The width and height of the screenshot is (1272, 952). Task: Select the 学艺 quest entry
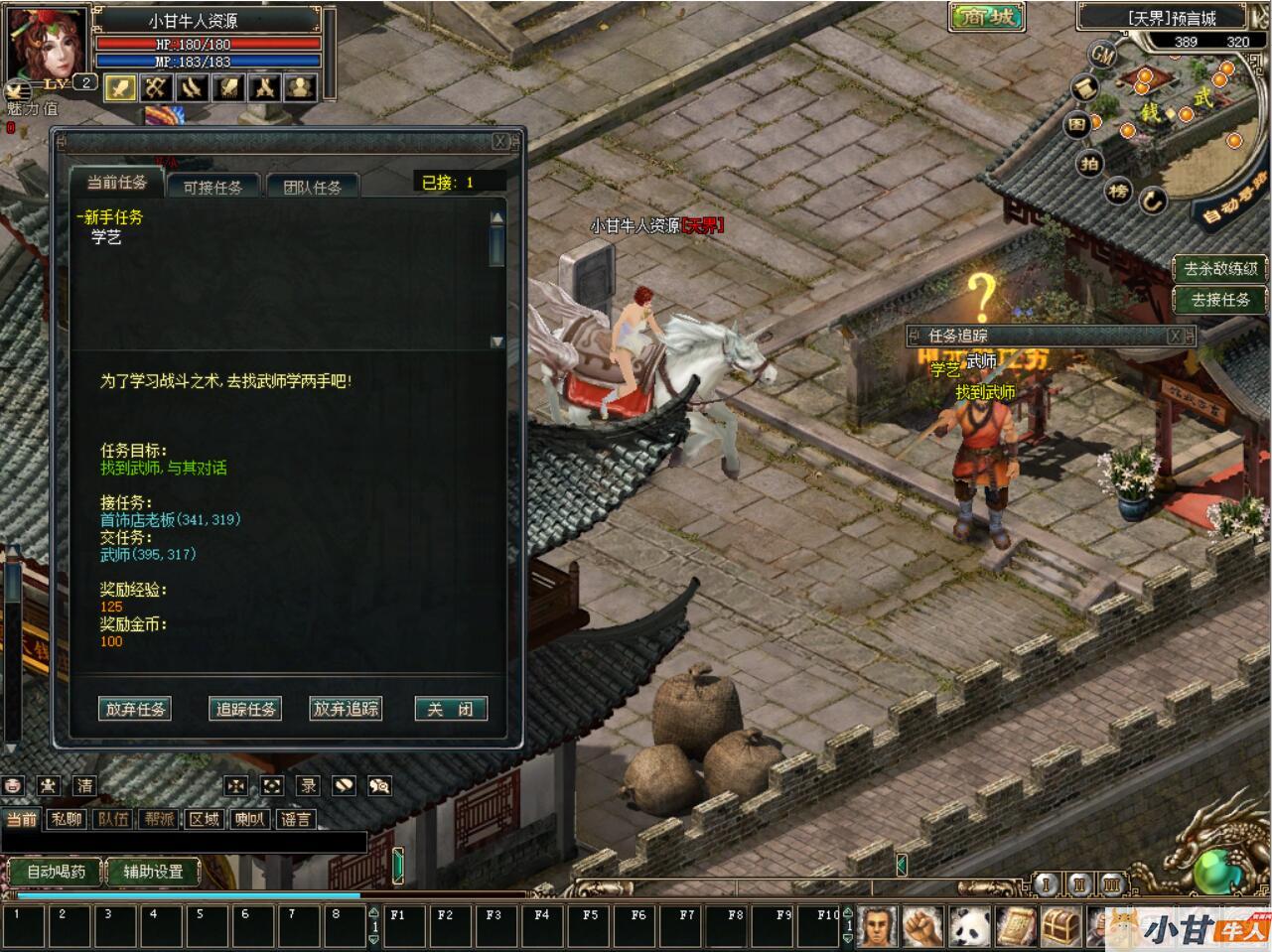[106, 237]
